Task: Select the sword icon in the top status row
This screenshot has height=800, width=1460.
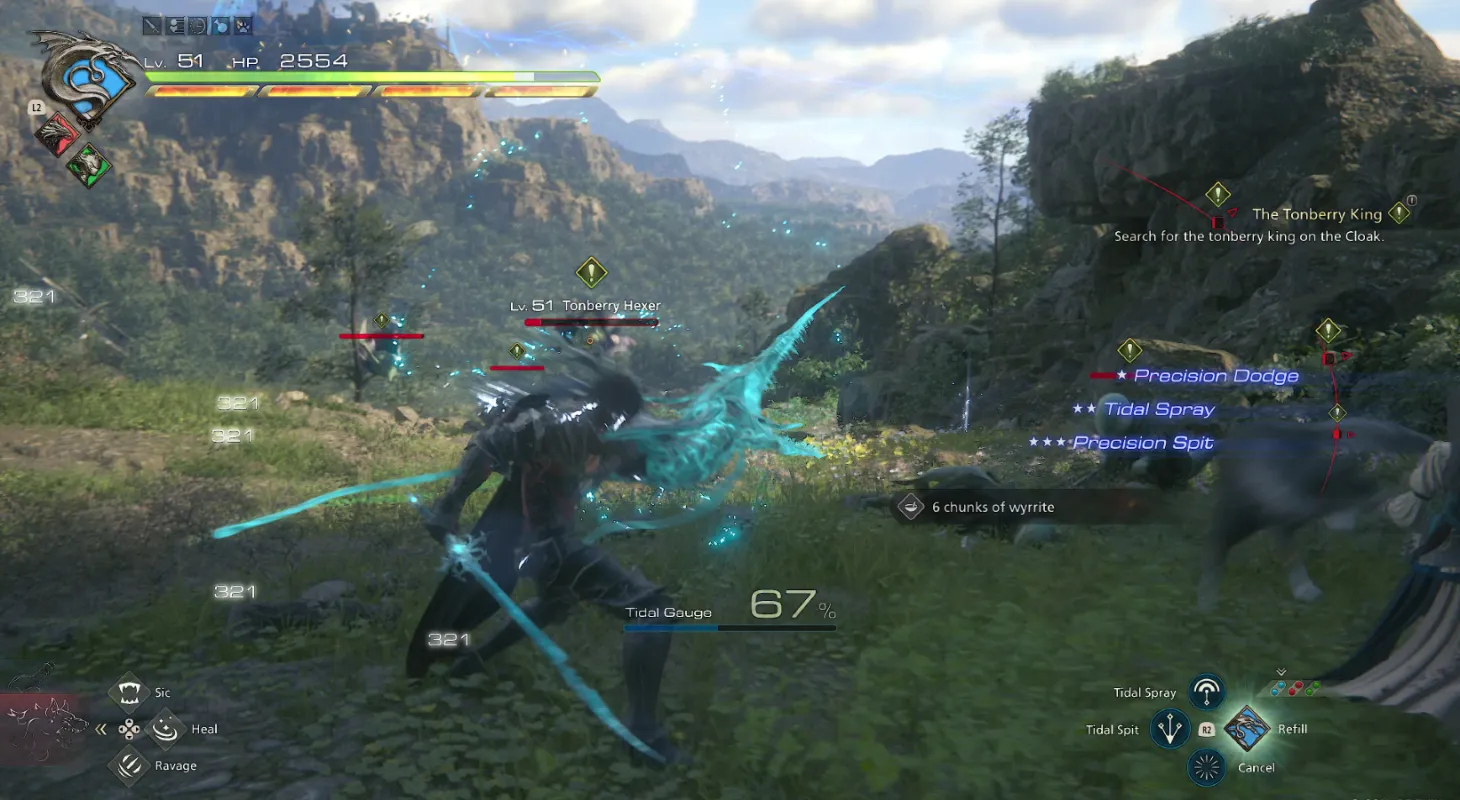Action: pos(152,25)
